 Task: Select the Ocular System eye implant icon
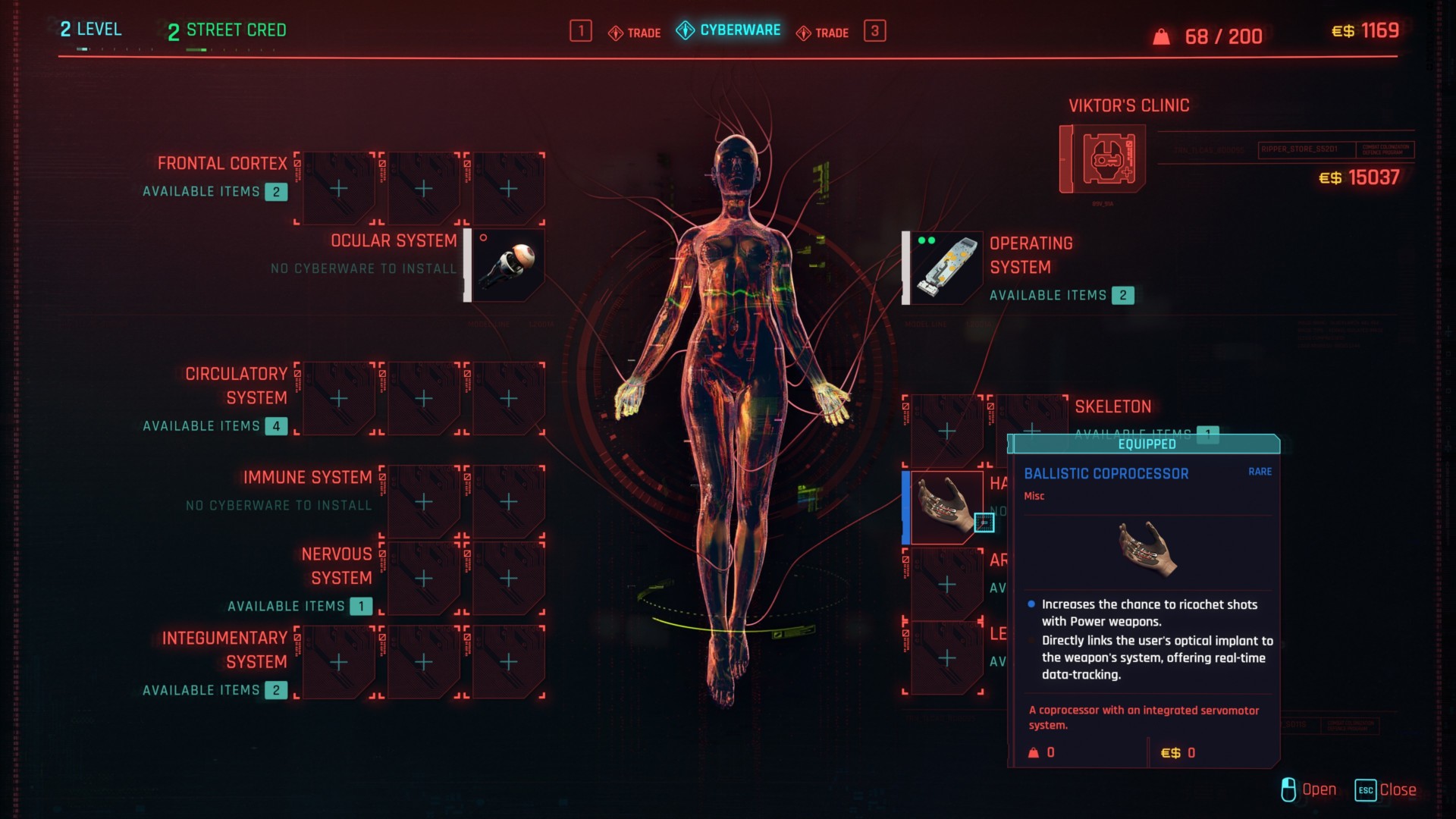click(507, 265)
